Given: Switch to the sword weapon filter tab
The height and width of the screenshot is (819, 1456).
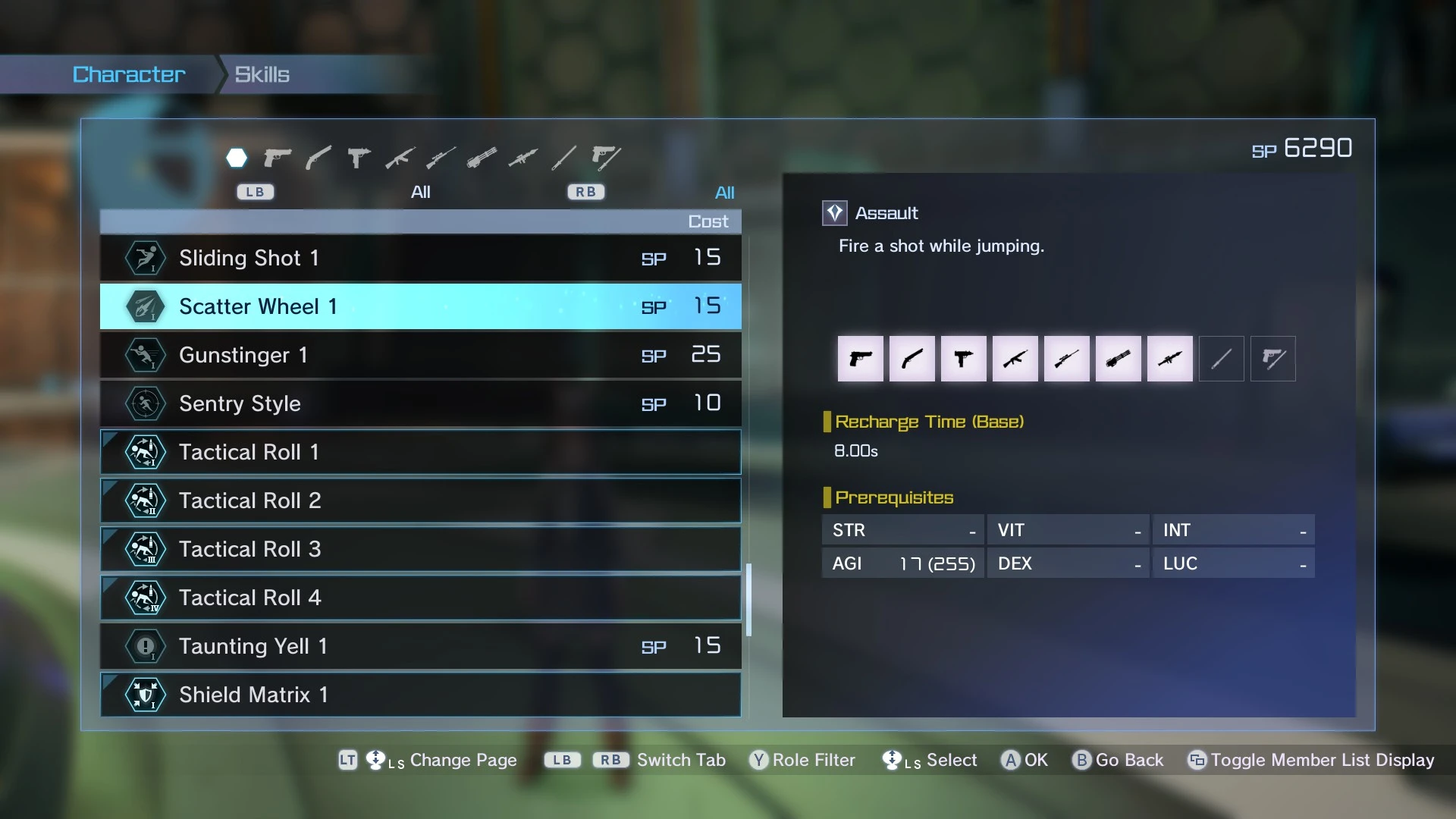Looking at the screenshot, I should click(318, 158).
